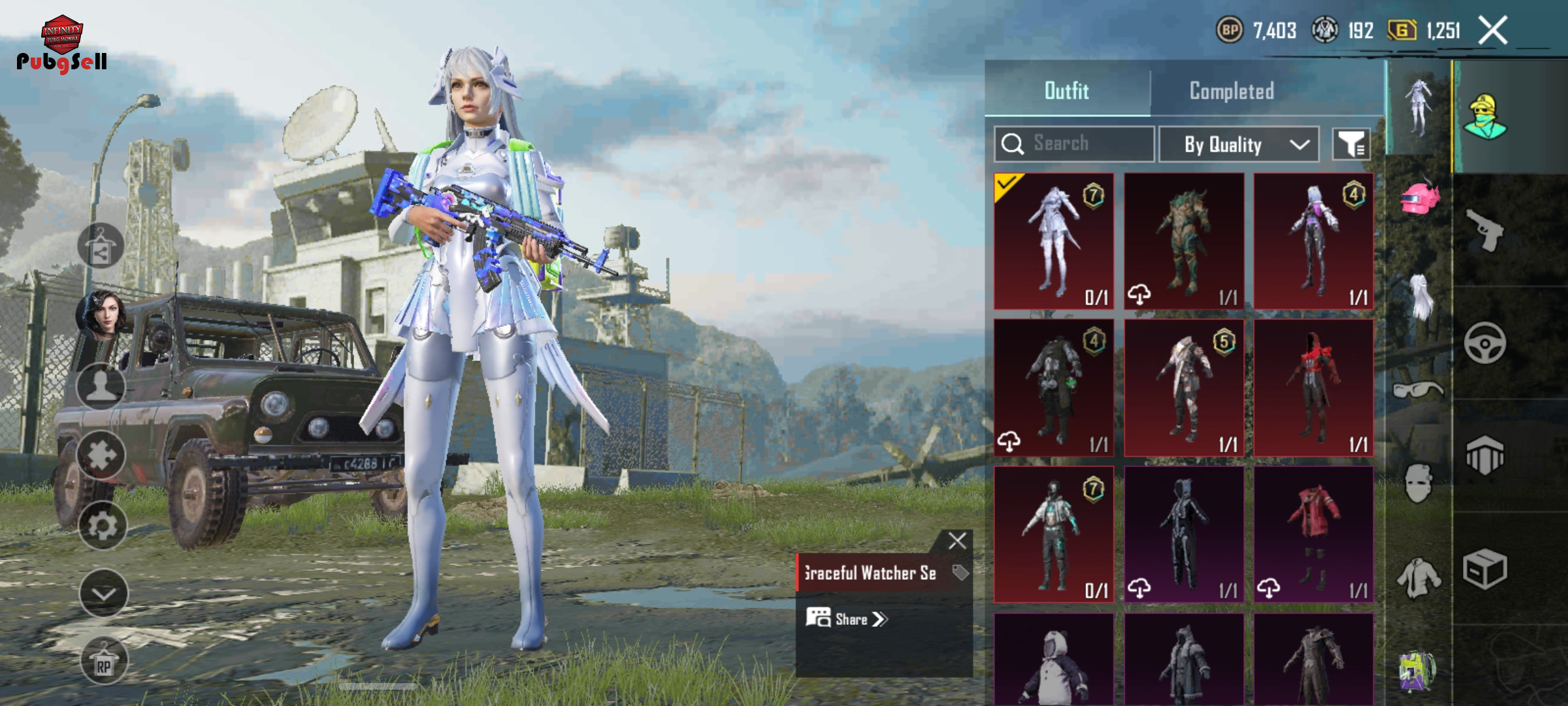The image size is (1568, 706).
Task: Open the filter funnel button
Action: pos(1351,144)
